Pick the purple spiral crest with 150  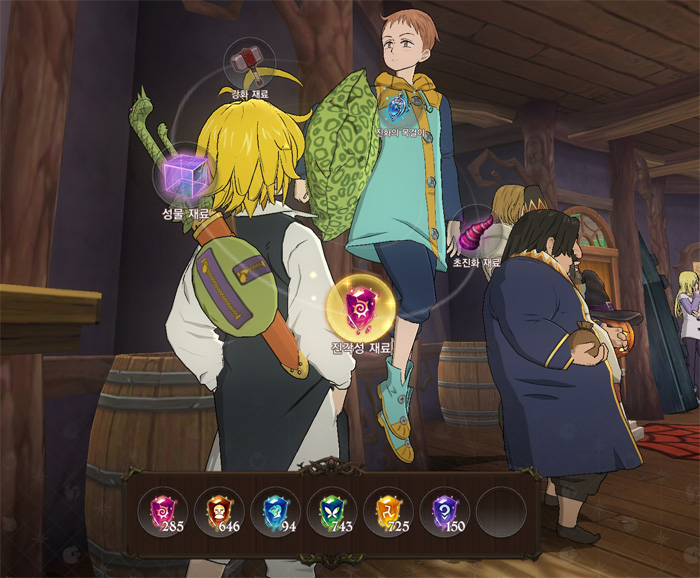443,511
